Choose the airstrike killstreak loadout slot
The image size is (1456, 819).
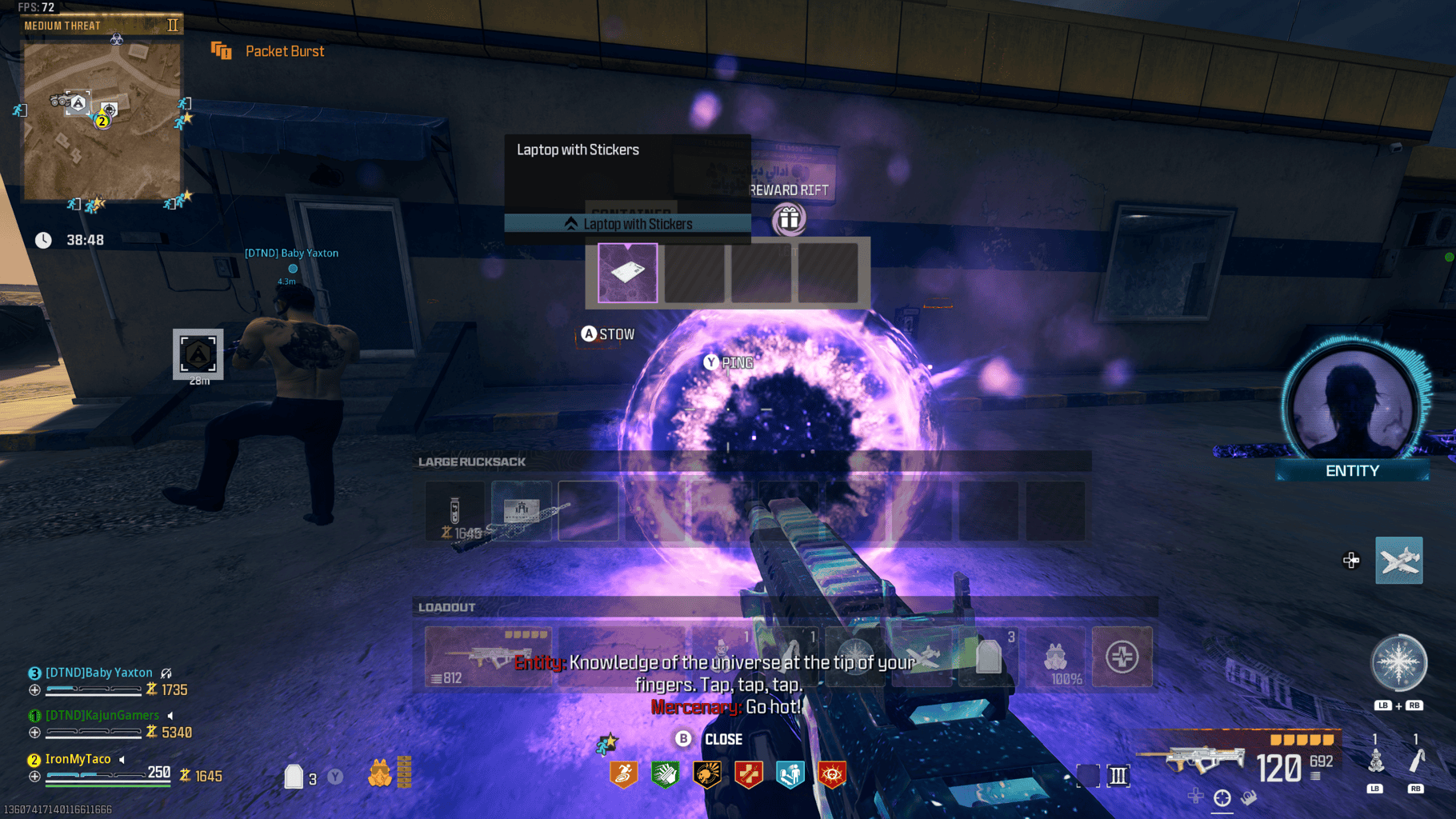[x=922, y=657]
